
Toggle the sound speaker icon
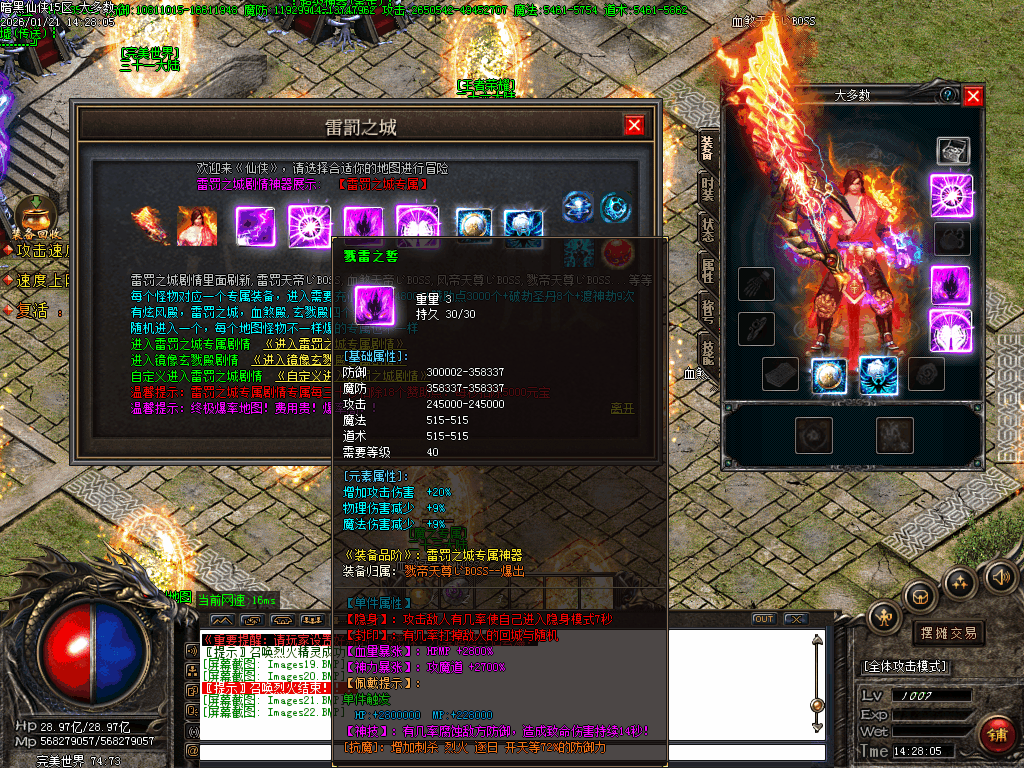point(999,576)
